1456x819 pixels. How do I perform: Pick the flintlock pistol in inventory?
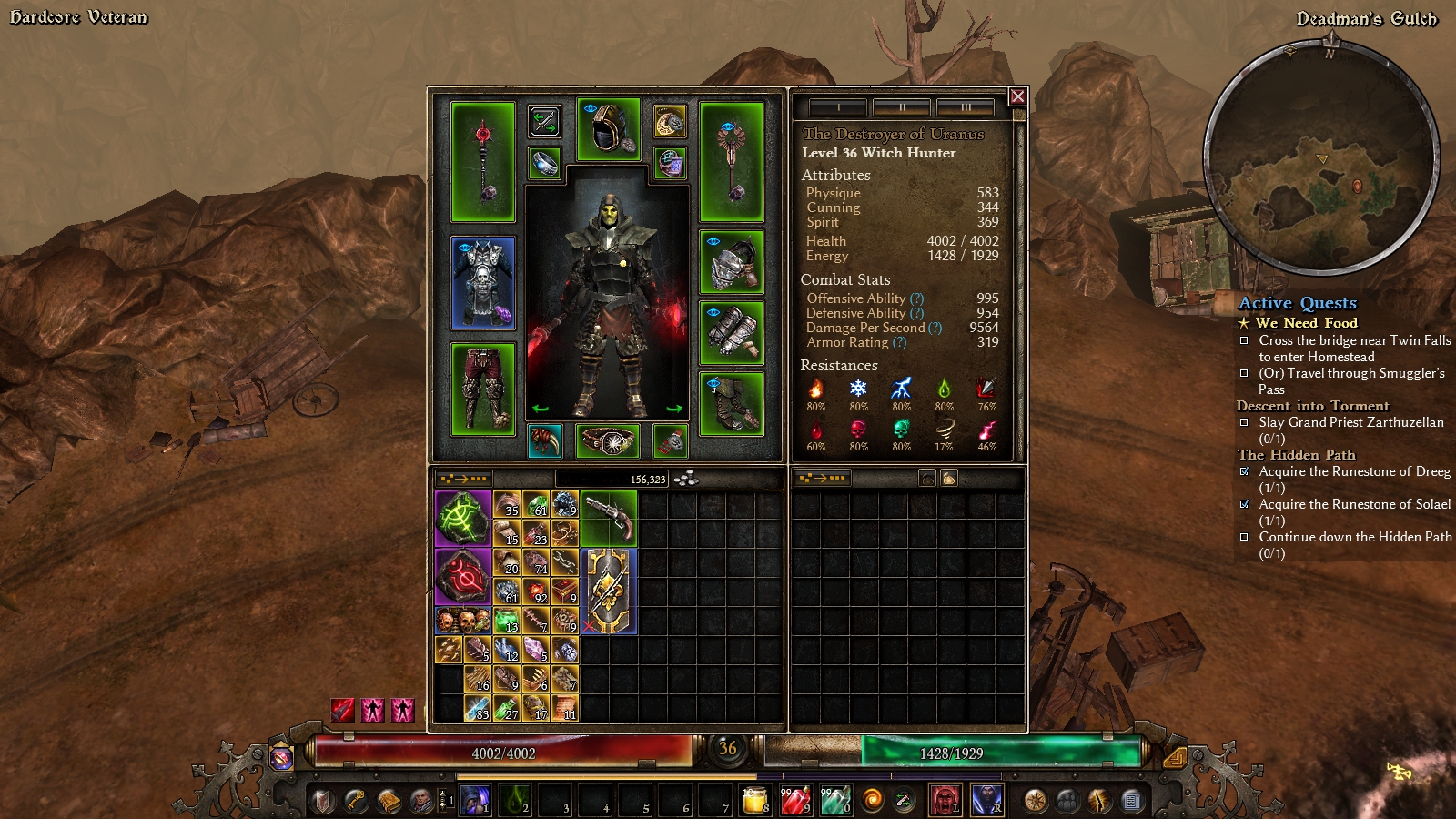coord(608,518)
